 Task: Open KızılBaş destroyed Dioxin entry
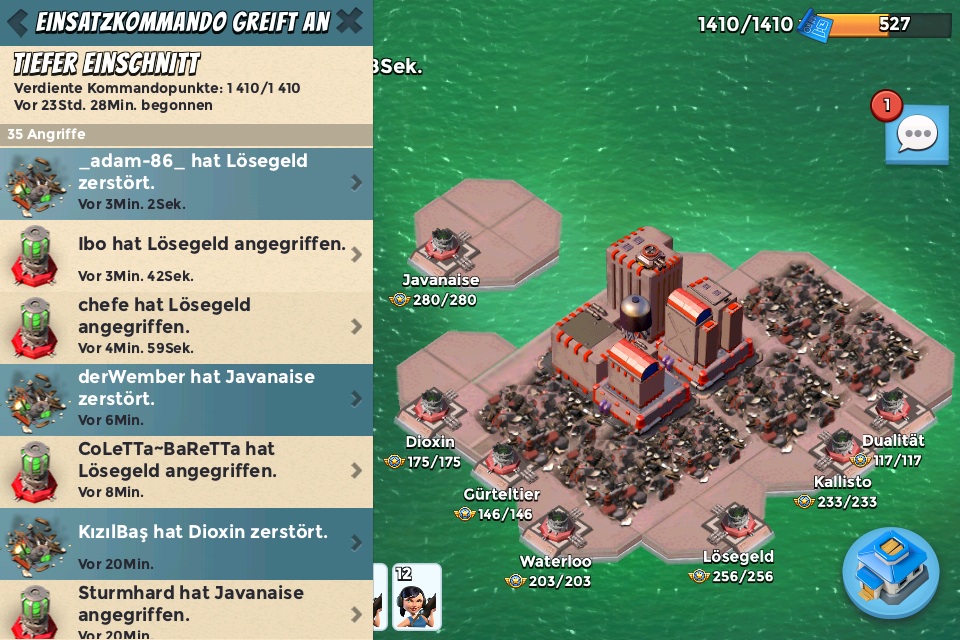(186, 543)
